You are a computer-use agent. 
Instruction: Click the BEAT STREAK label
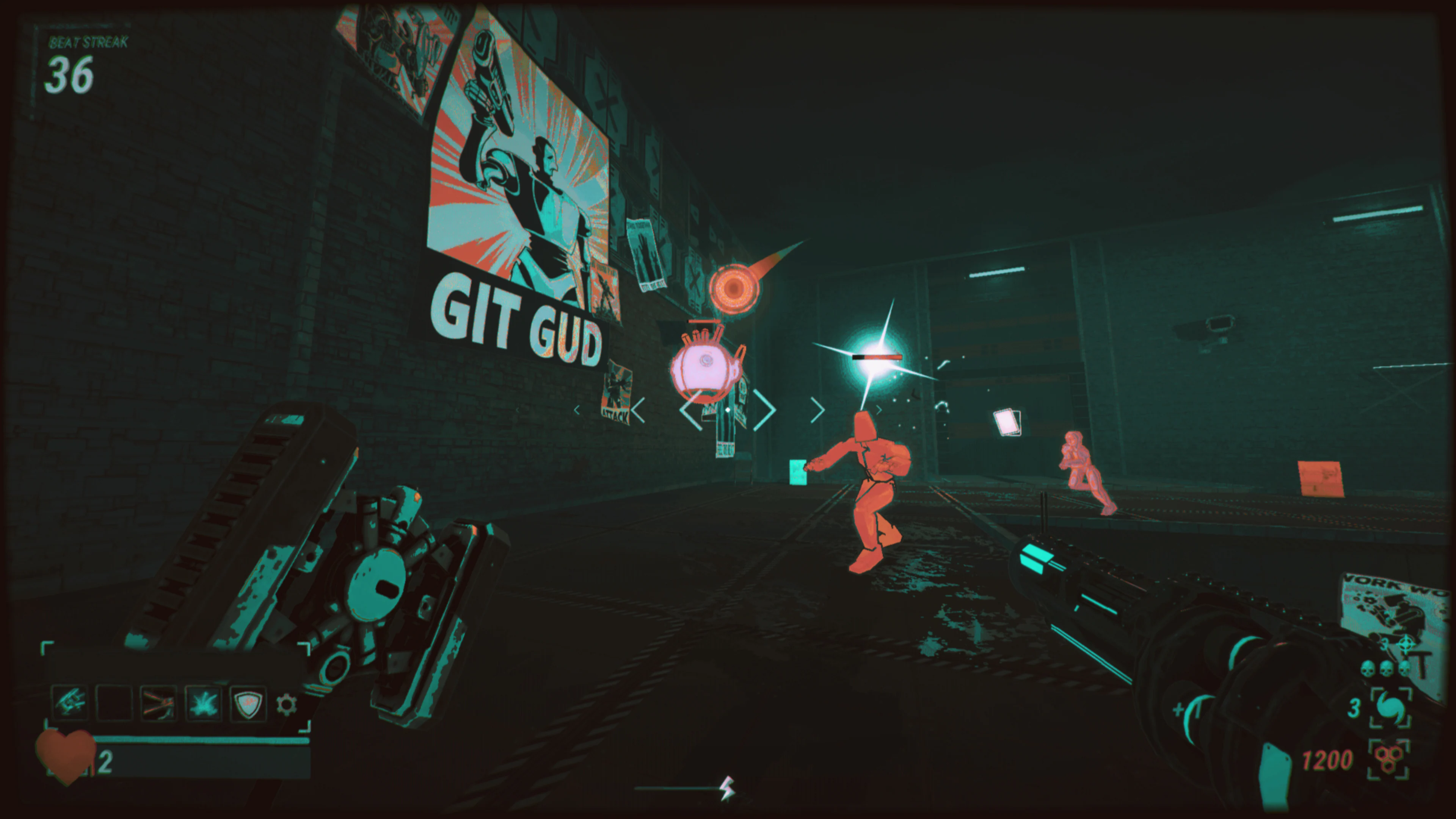pyautogui.click(x=88, y=42)
